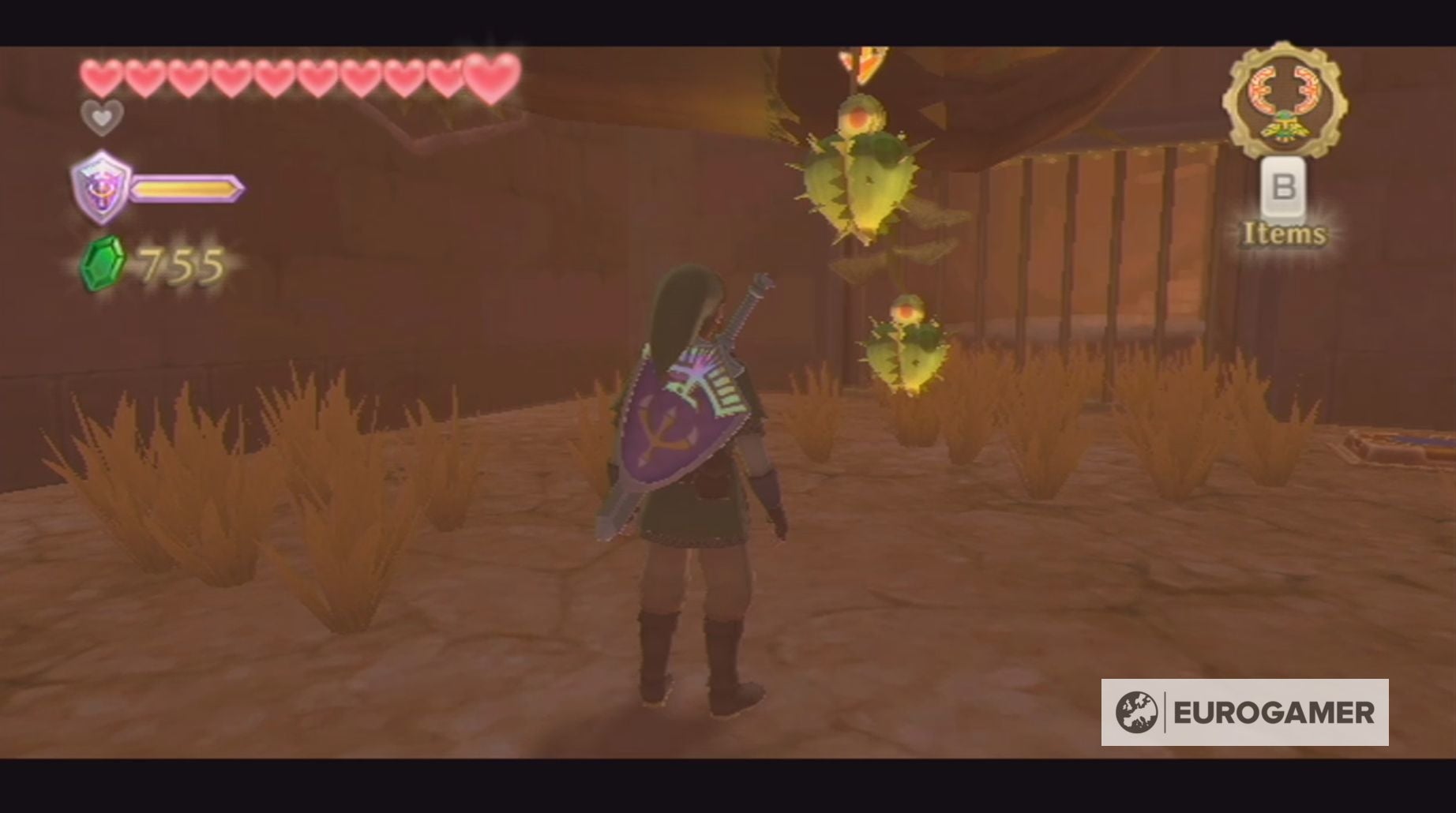Select the green rupee icon
Image resolution: width=1456 pixels, height=813 pixels.
click(x=103, y=260)
